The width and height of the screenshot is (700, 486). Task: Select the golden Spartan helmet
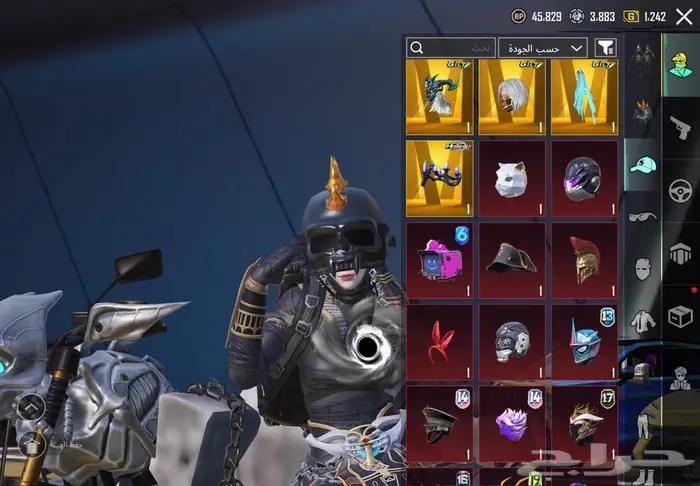584,260
